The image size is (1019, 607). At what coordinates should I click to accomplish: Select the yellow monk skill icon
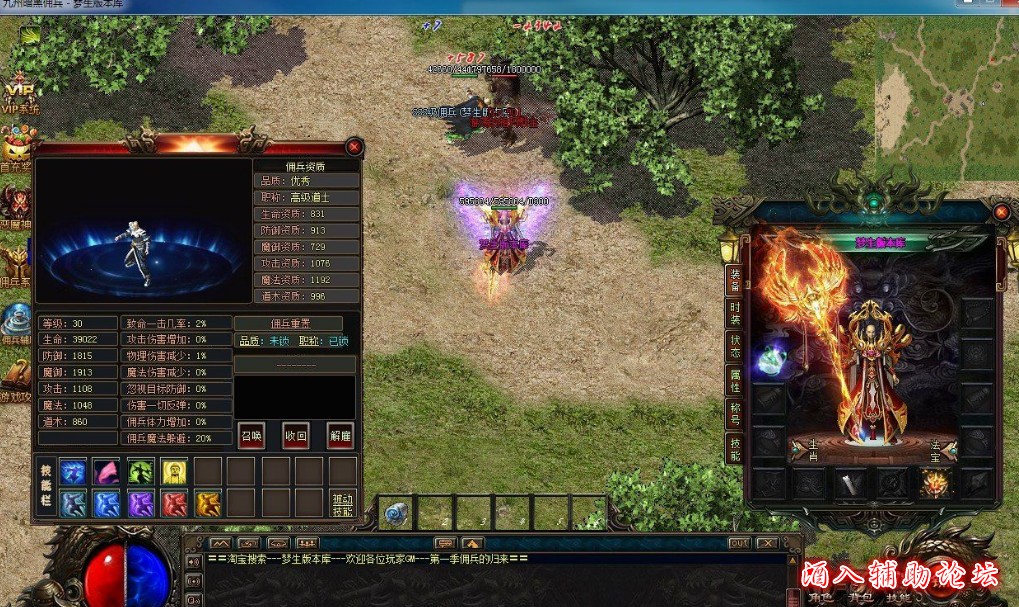click(175, 471)
